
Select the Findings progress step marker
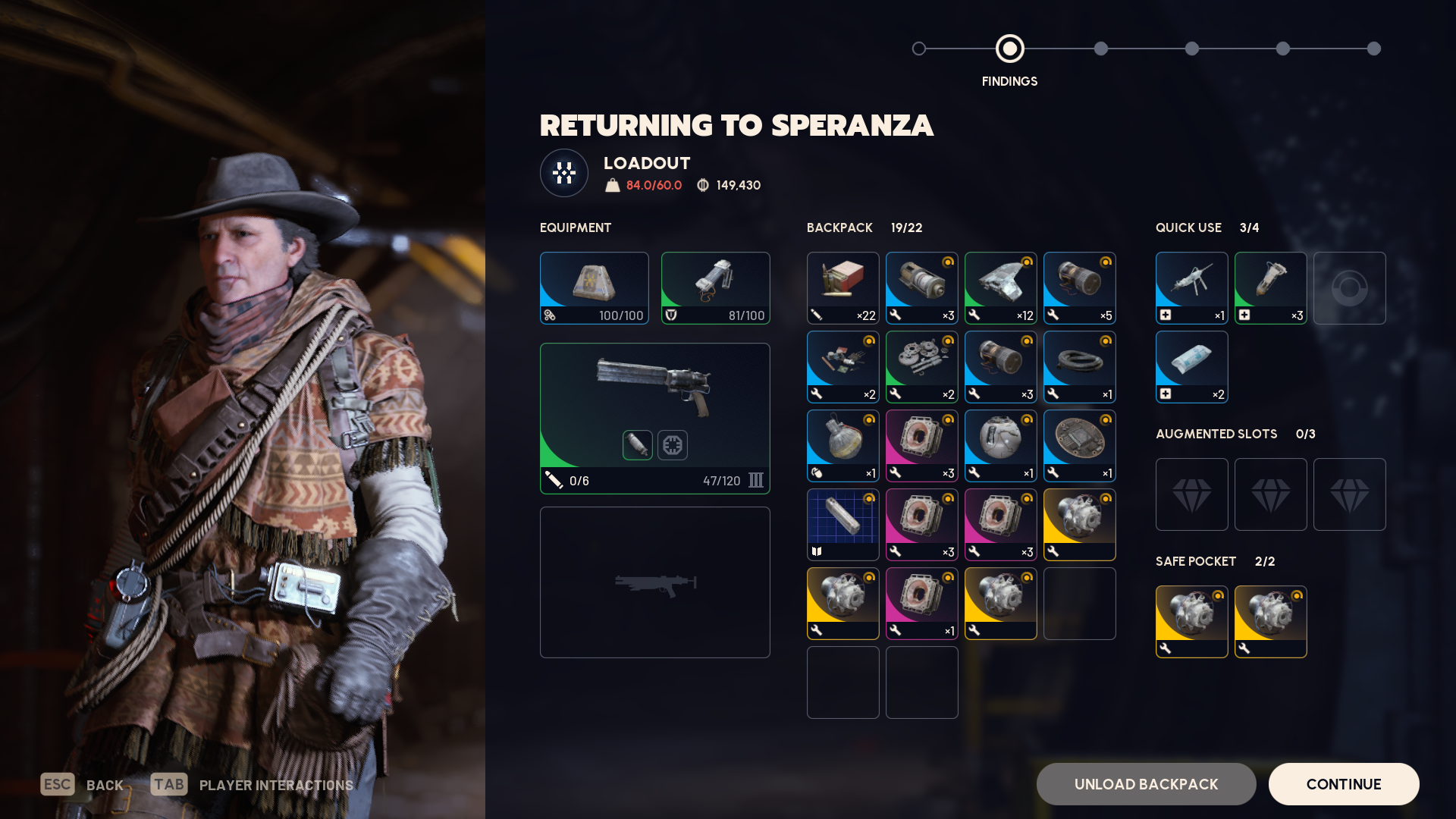[1009, 49]
